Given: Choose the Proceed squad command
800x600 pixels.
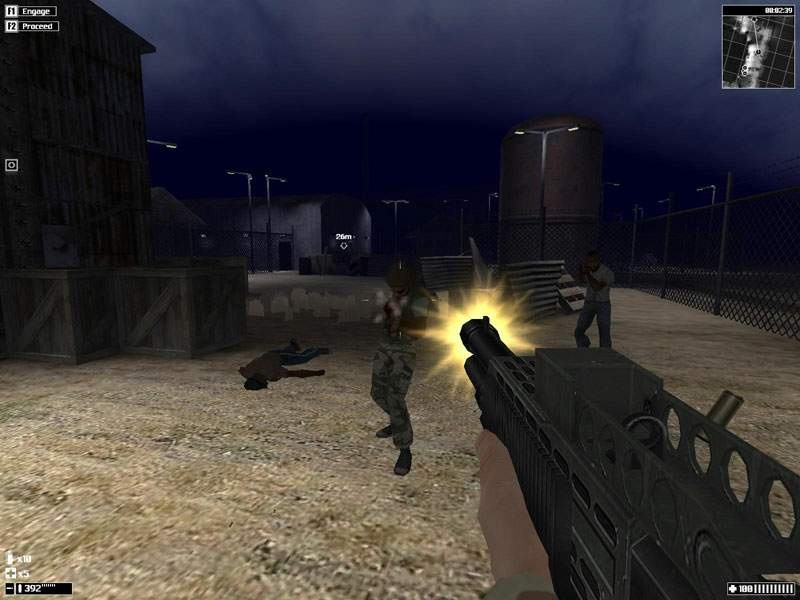Looking at the screenshot, I should [33, 26].
